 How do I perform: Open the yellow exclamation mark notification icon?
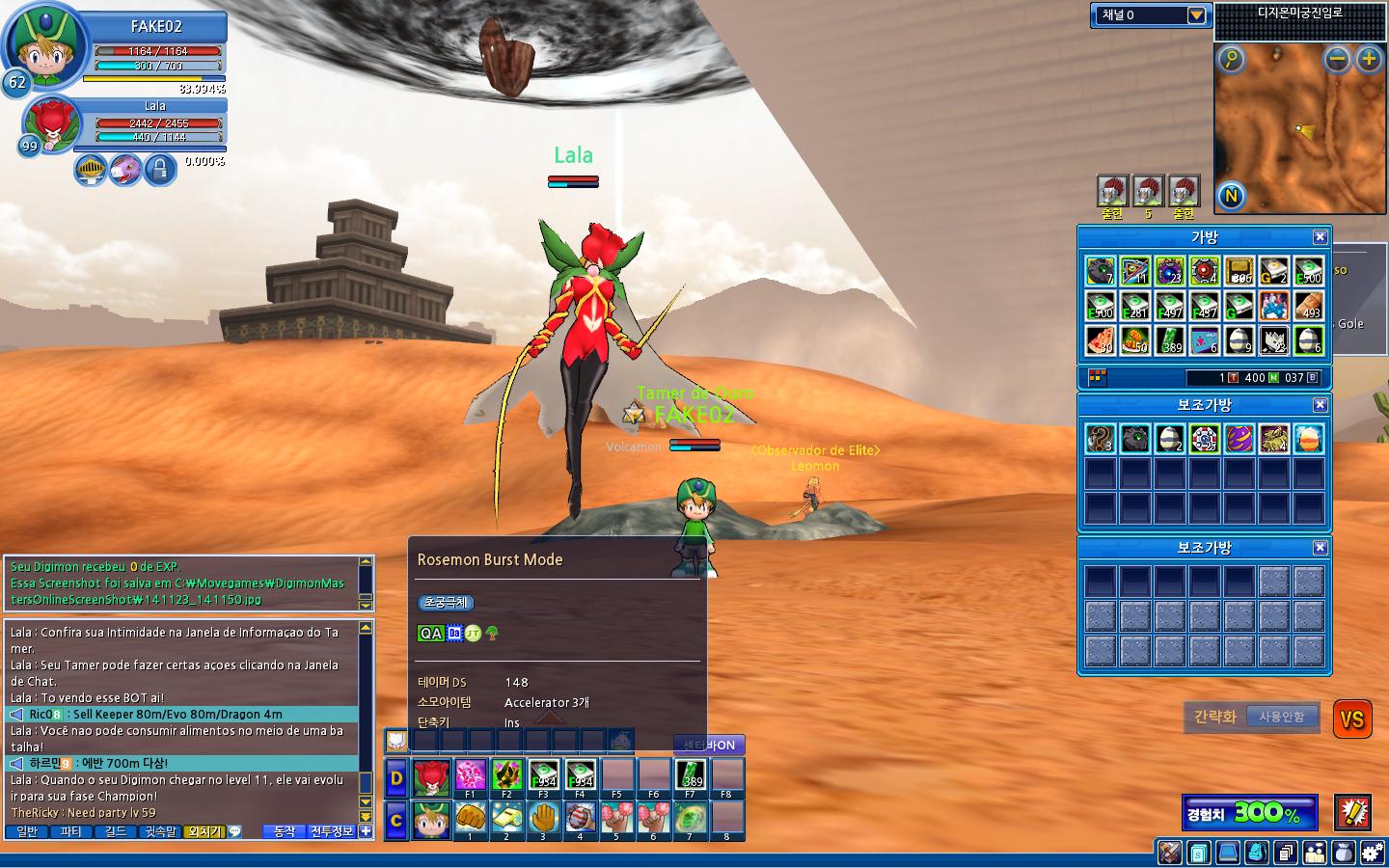1352,812
